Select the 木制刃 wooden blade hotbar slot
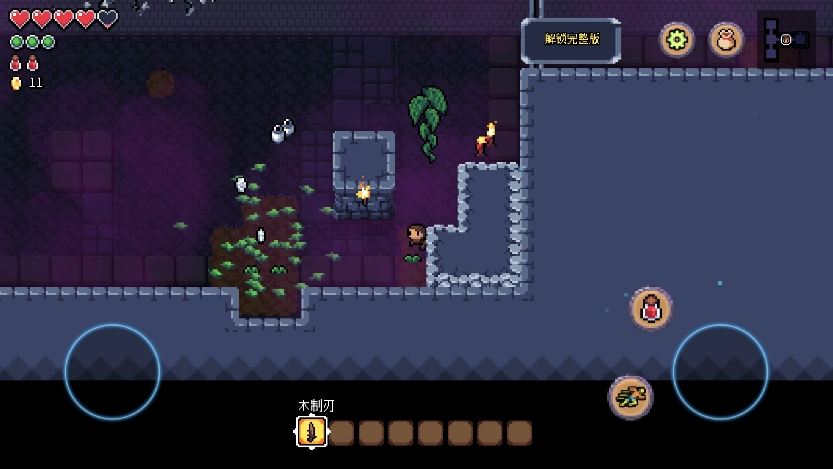This screenshot has width=833, height=469. pyautogui.click(x=311, y=432)
